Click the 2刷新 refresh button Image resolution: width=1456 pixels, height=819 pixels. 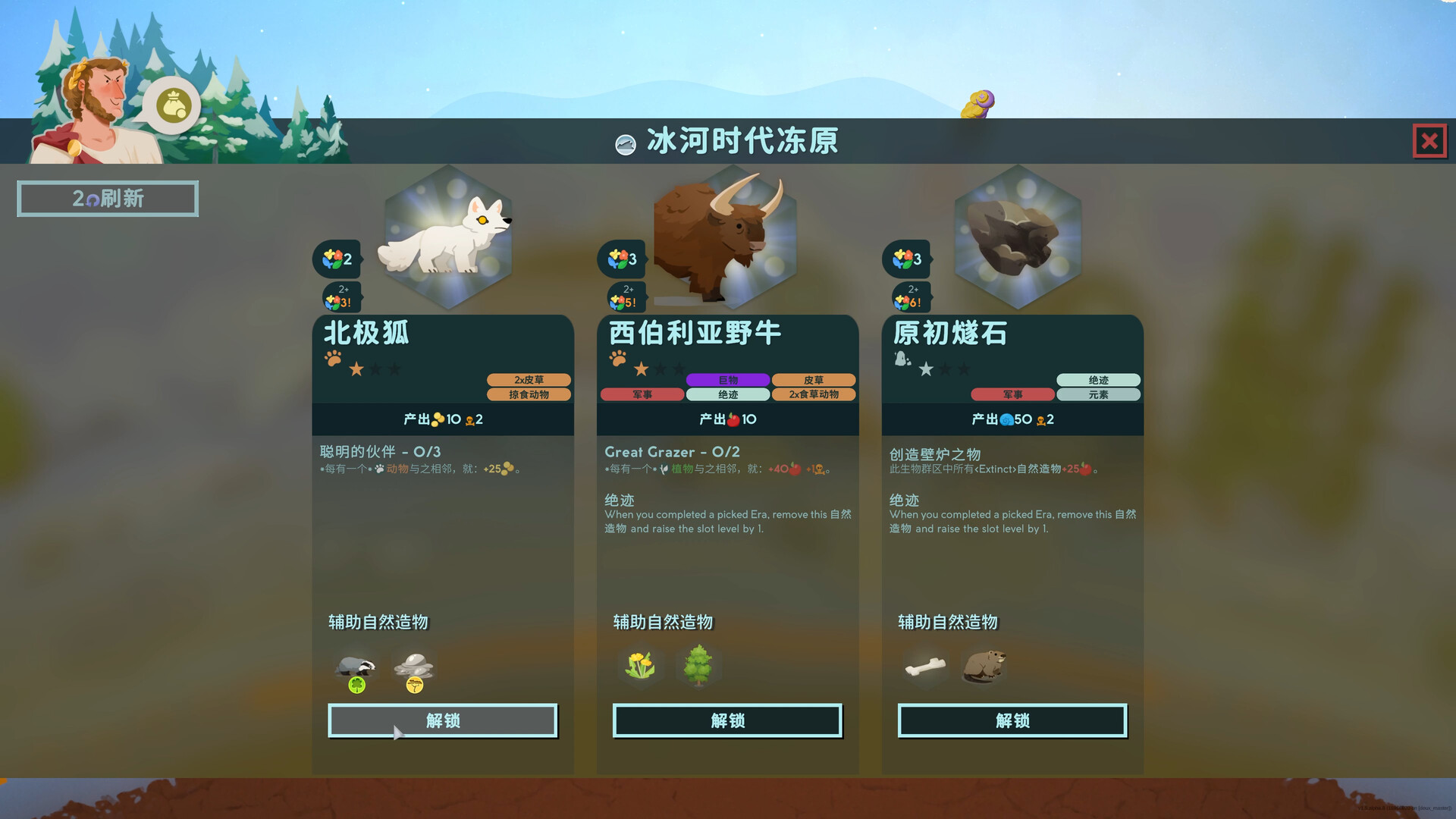pos(107,198)
